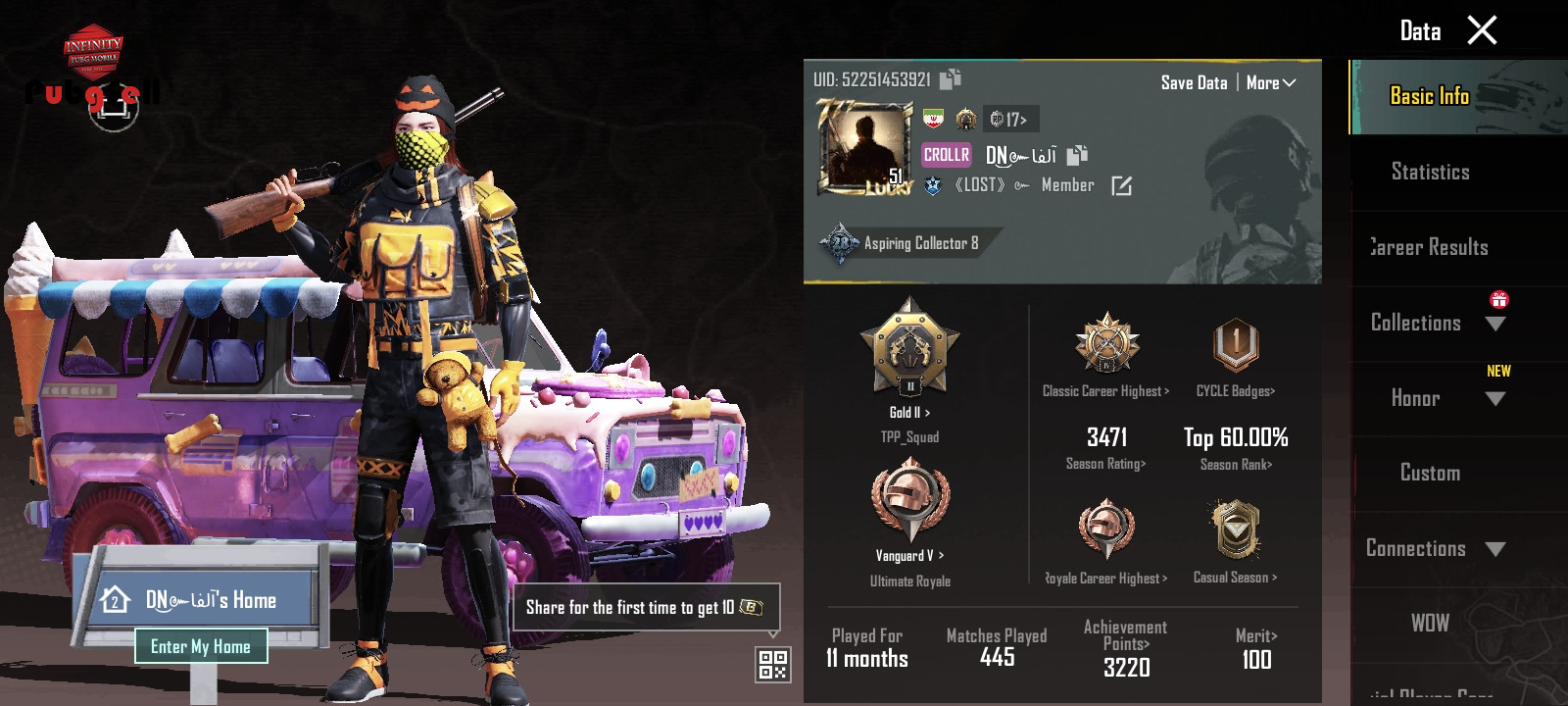
Task: Open the QR code icon
Action: click(x=772, y=665)
